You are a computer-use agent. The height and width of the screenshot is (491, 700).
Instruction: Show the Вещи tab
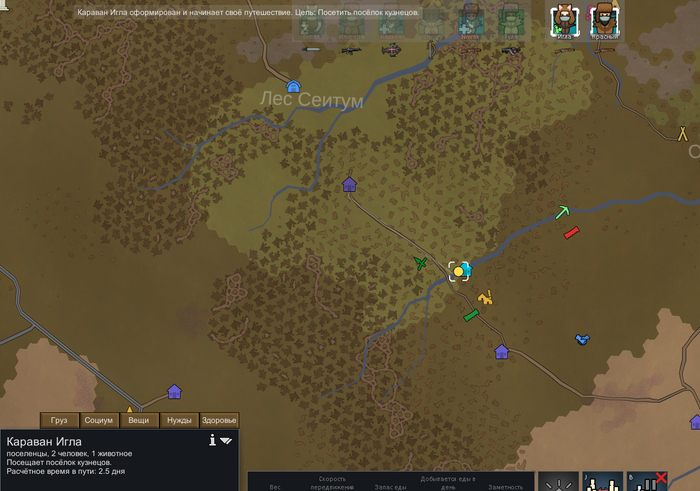pos(139,420)
